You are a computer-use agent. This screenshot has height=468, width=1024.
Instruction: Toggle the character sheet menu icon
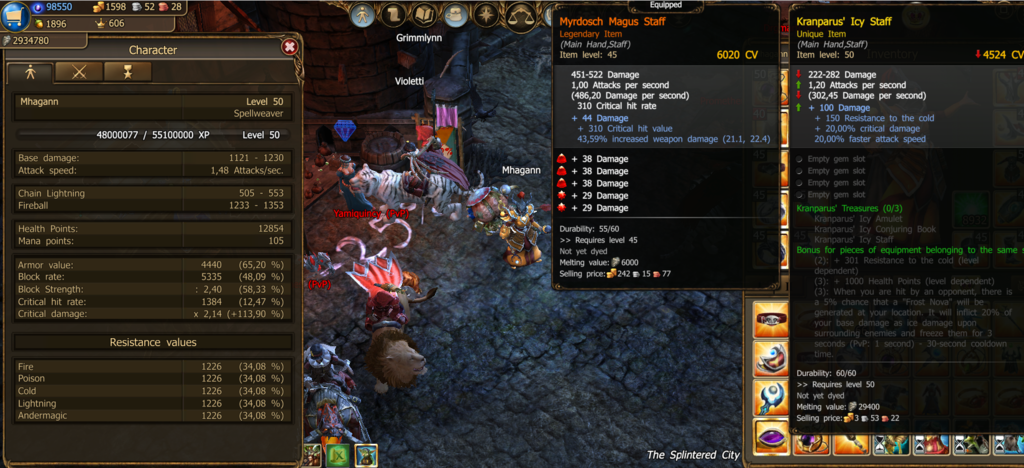point(364,14)
